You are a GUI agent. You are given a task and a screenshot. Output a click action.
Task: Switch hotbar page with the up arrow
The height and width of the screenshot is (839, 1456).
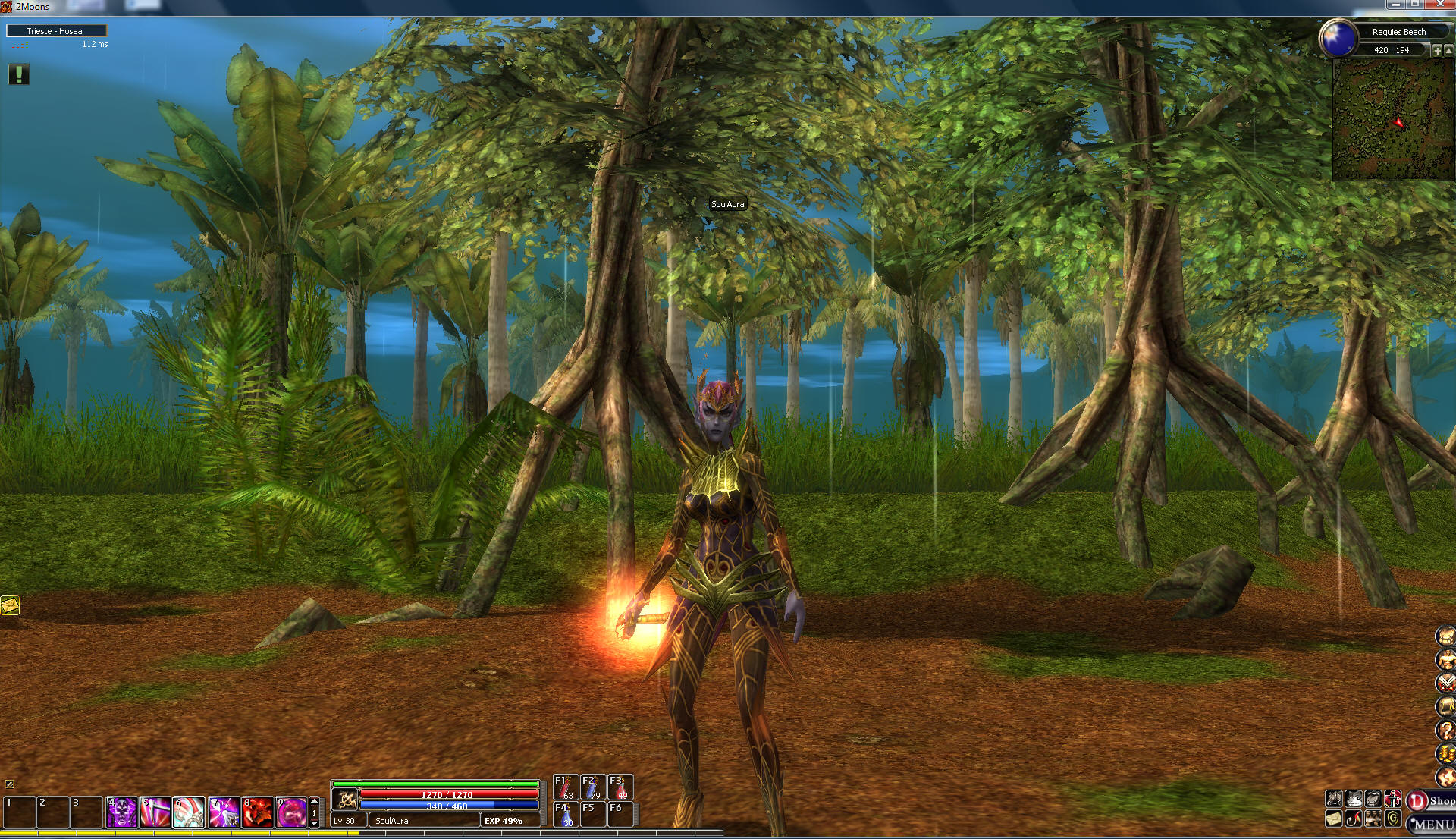tap(315, 801)
